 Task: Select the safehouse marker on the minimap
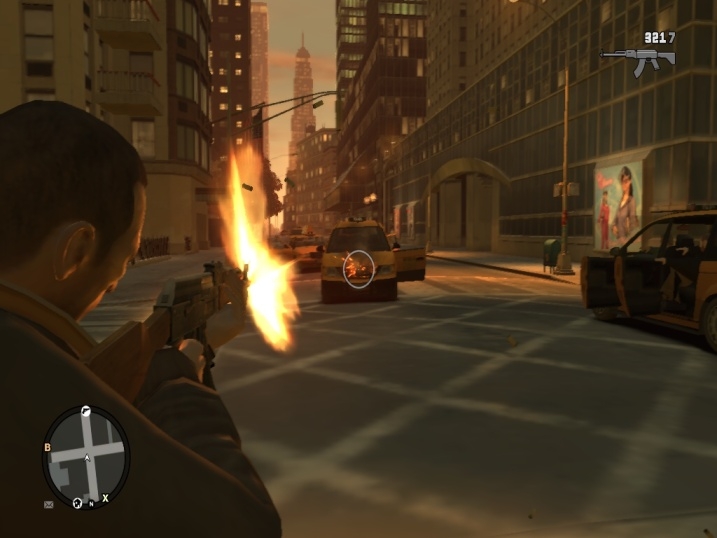click(x=77, y=502)
